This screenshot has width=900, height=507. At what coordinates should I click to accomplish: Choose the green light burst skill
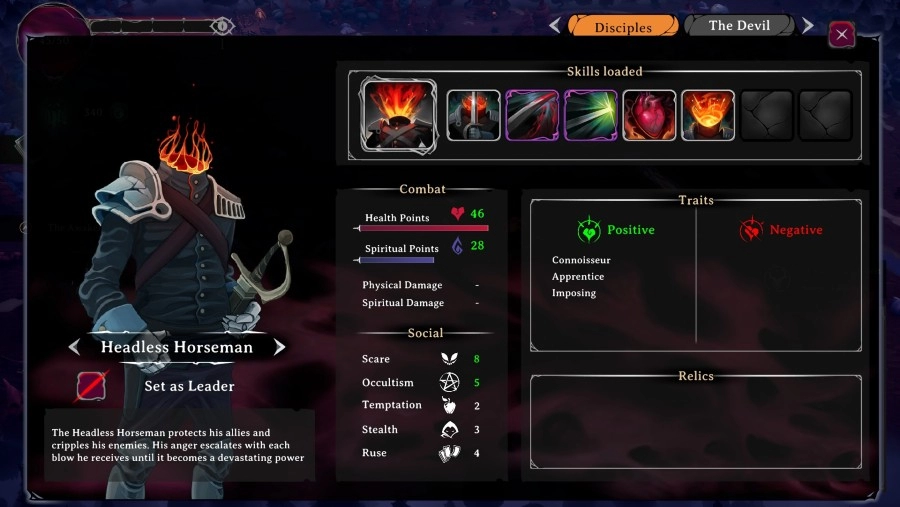pyautogui.click(x=591, y=115)
